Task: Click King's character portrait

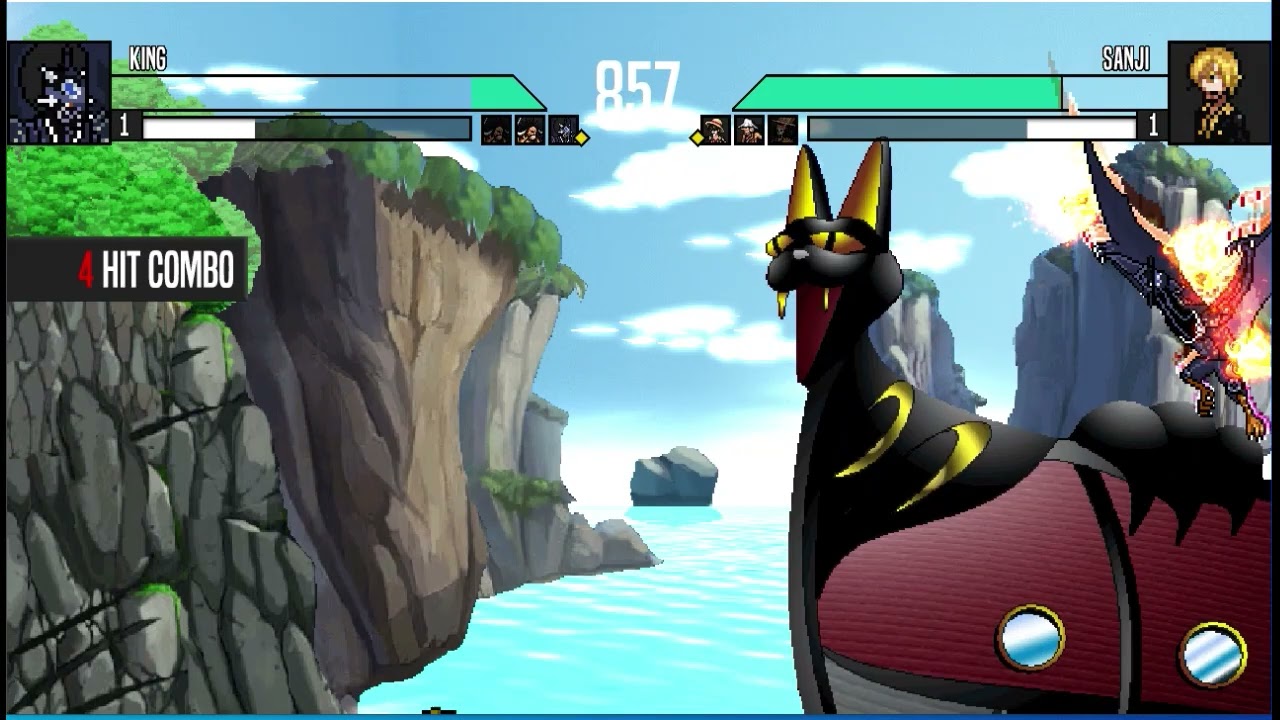Action: click(x=59, y=92)
